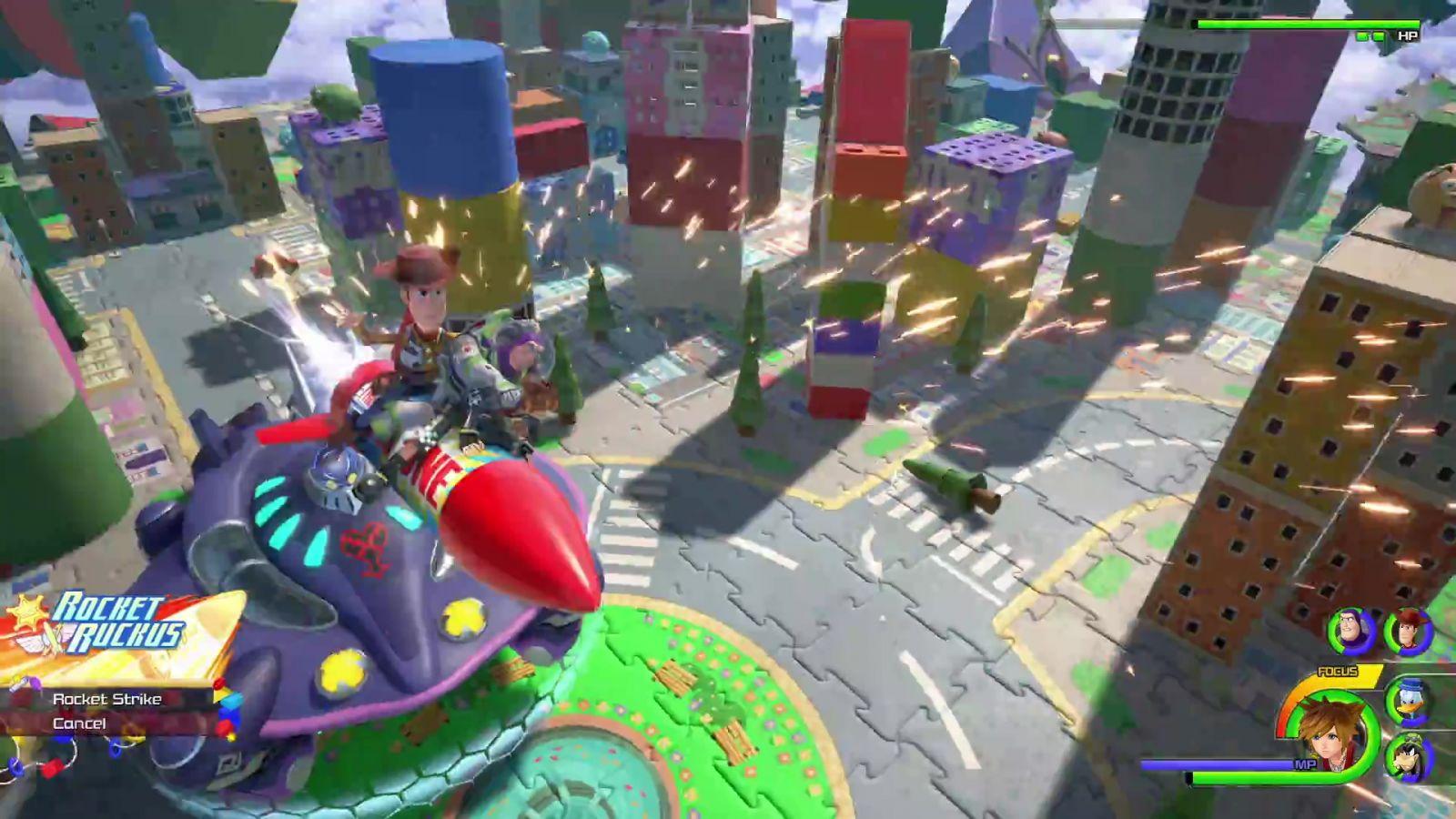Choose Cancel in the command menu
Image resolution: width=1456 pixels, height=819 pixels.
click(x=79, y=723)
